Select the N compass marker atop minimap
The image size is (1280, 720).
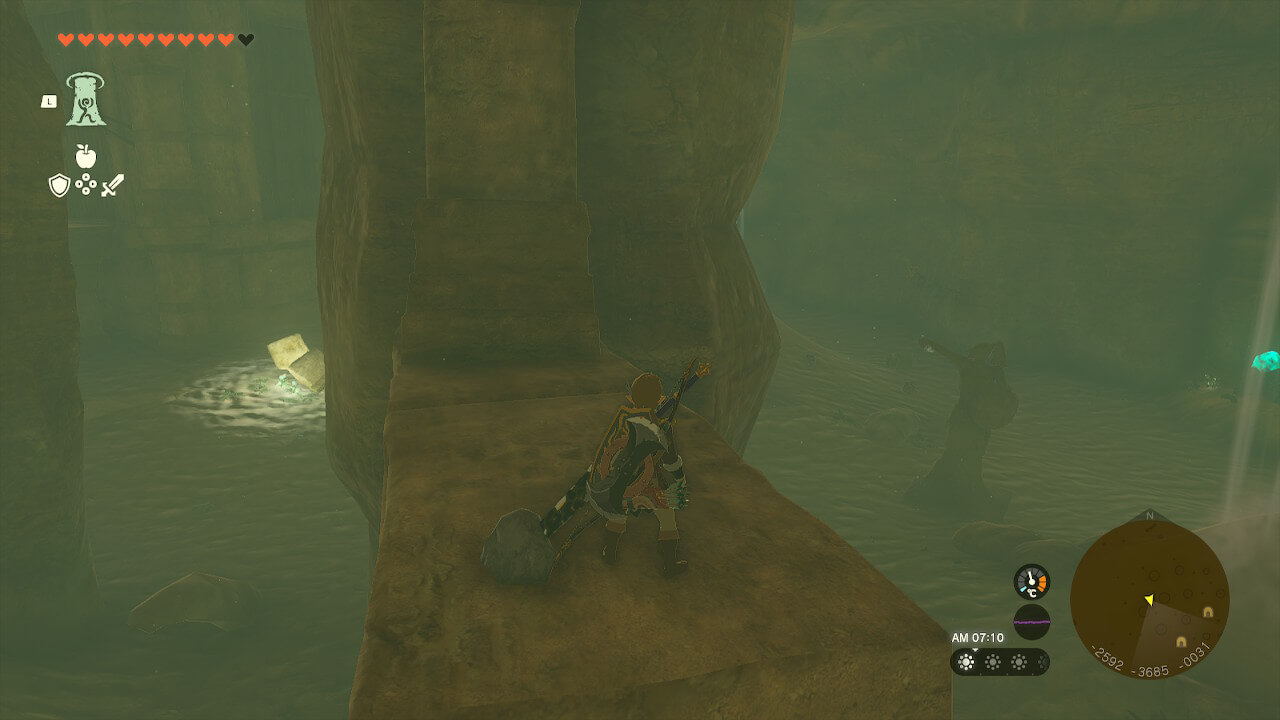point(1149,517)
